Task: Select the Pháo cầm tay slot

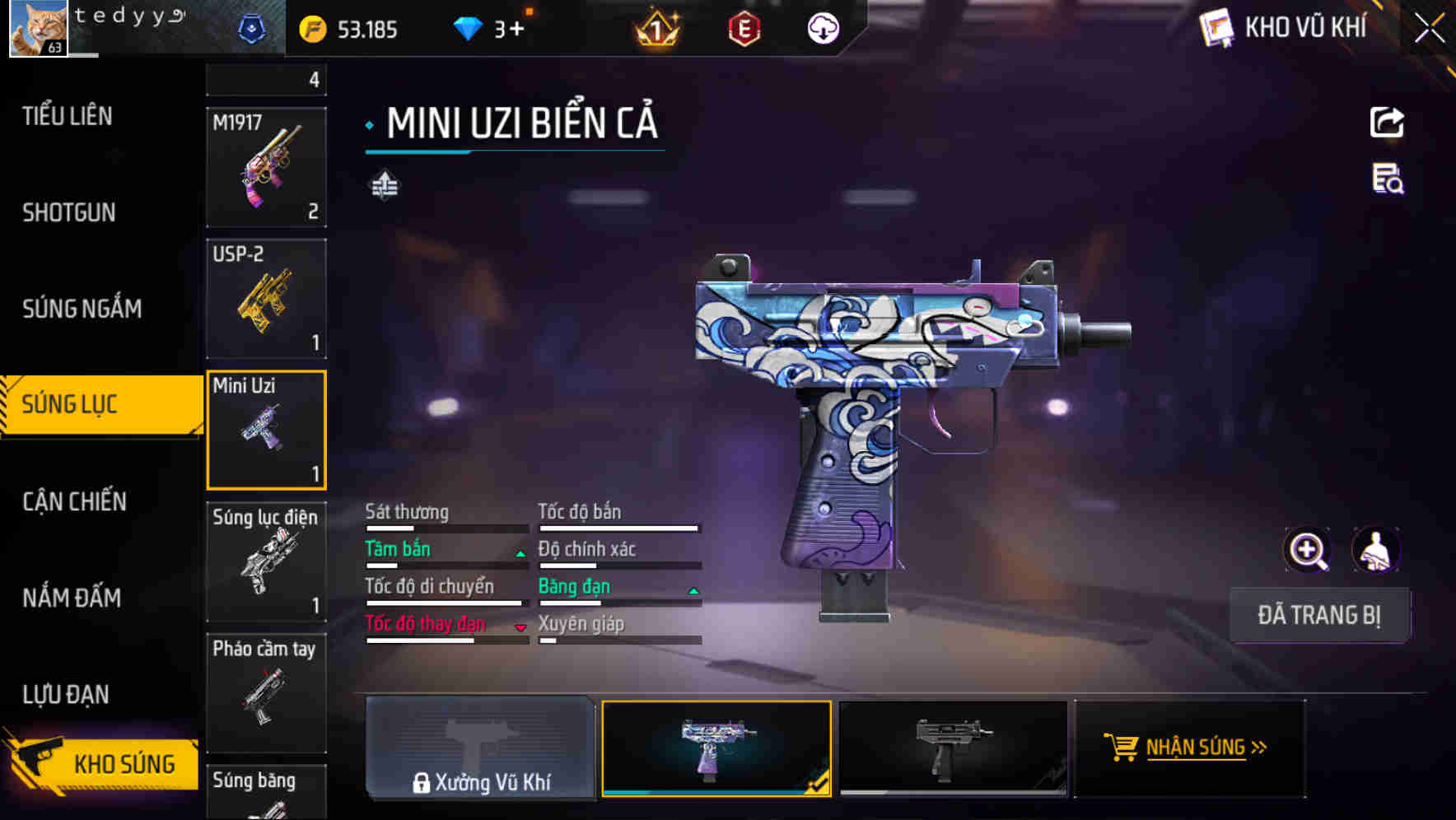Action: 266,693
